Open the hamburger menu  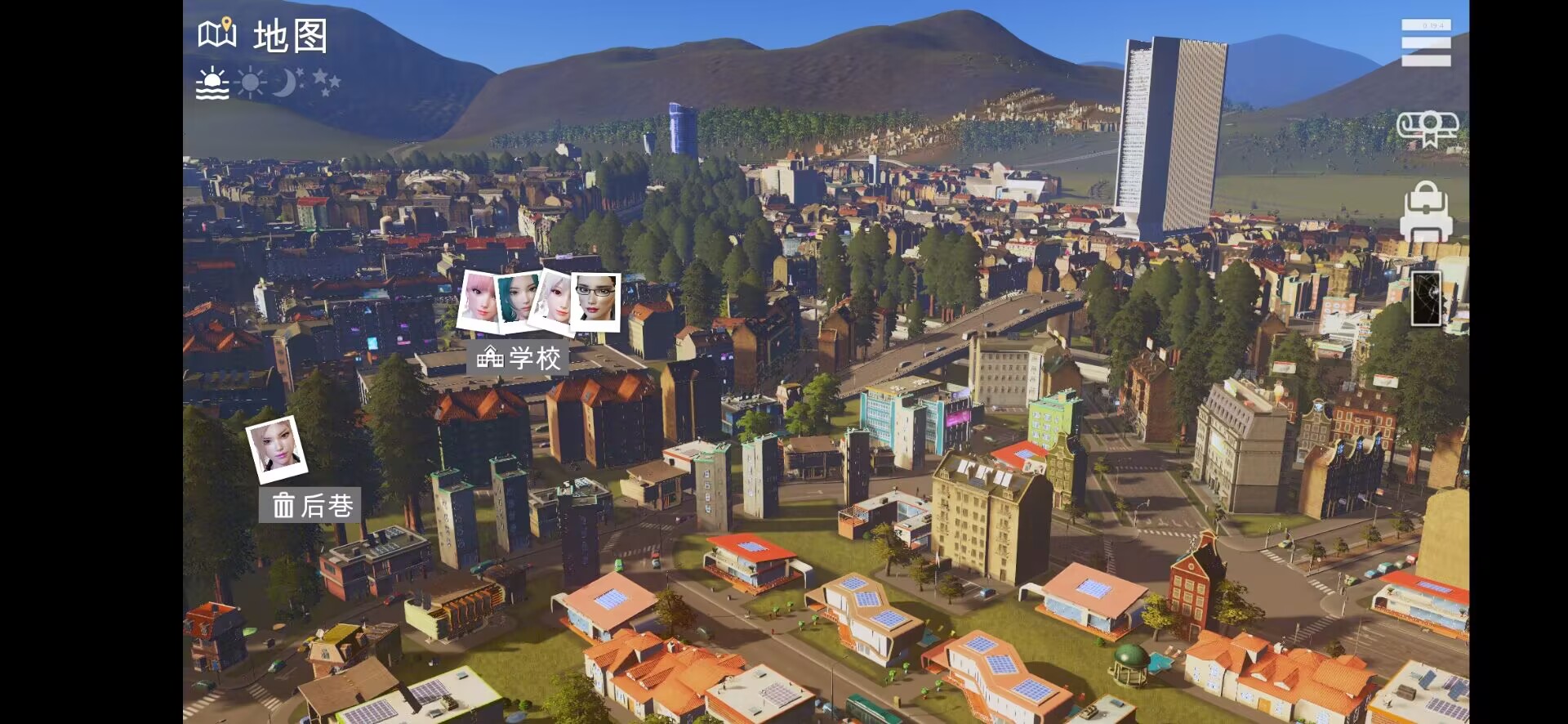click(1426, 42)
